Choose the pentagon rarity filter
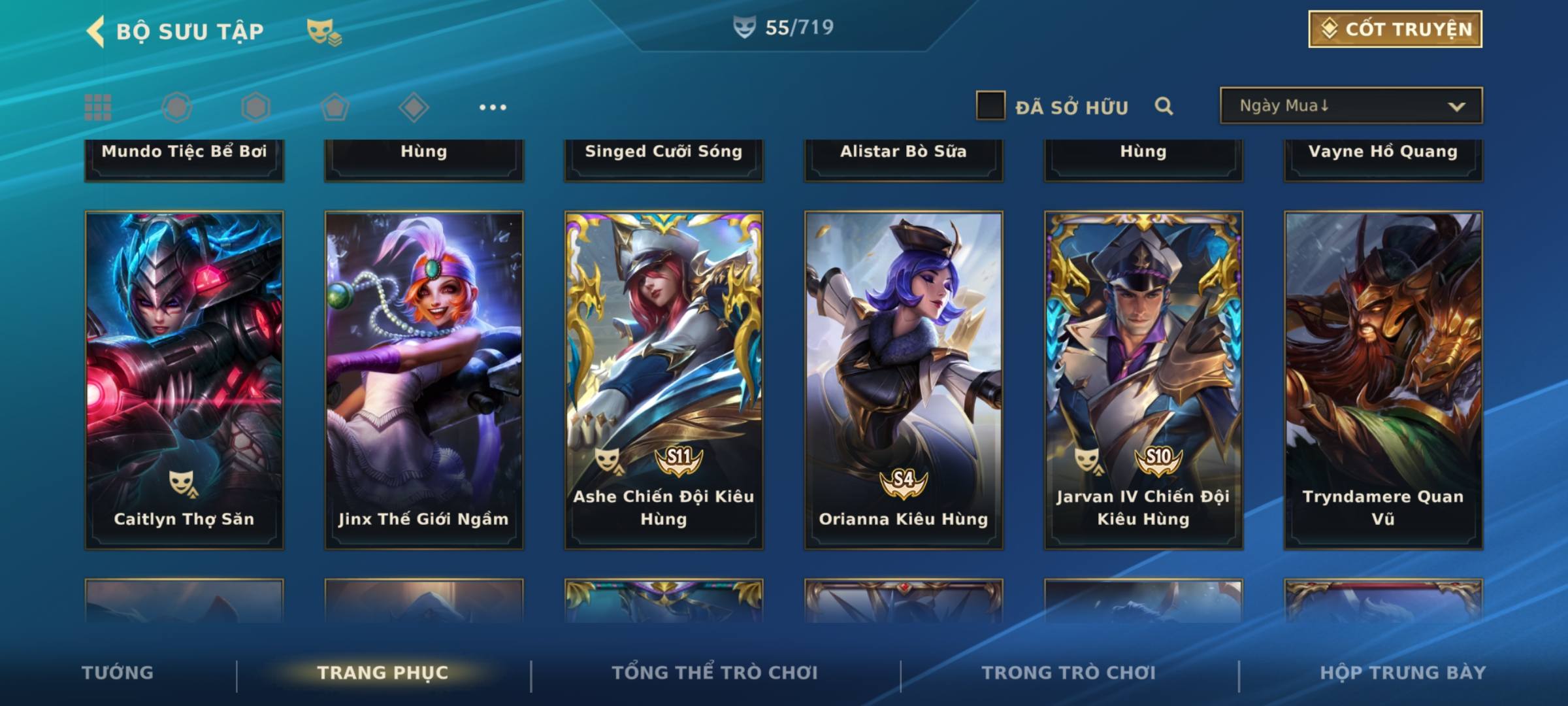 coord(335,107)
